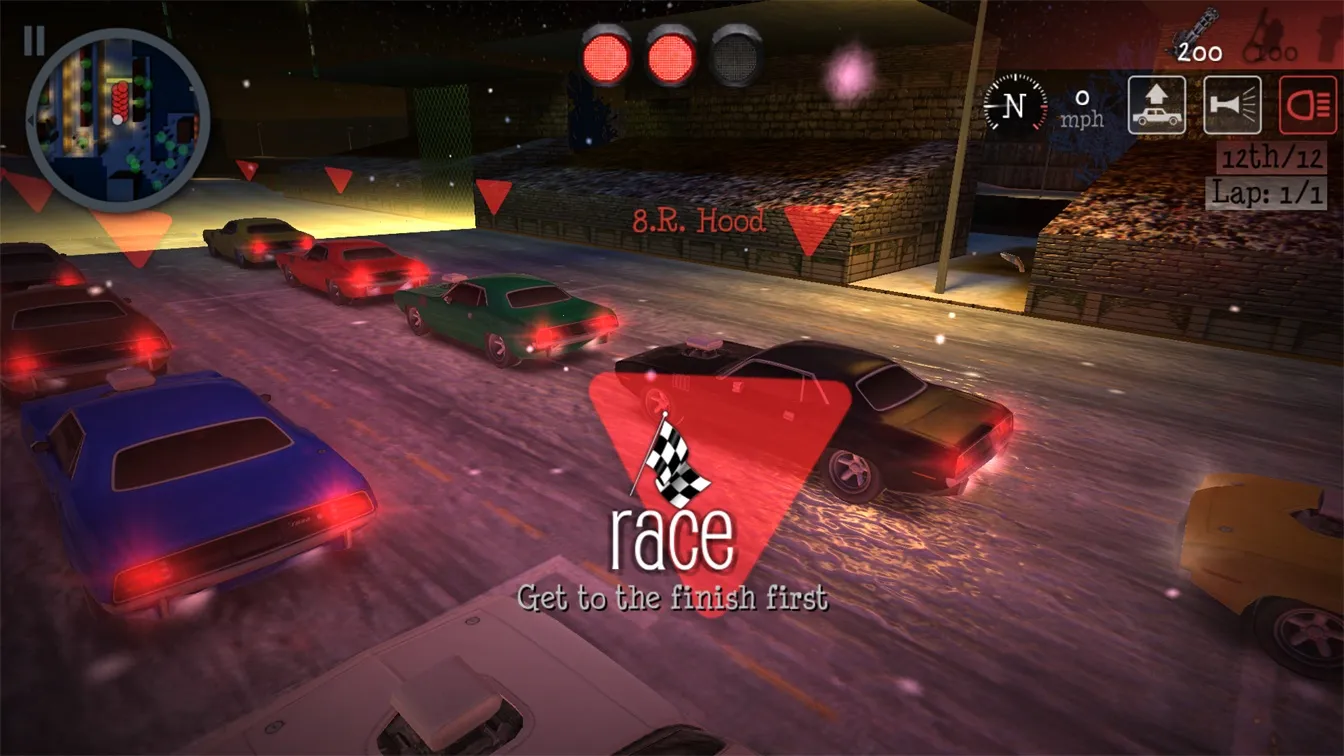Screen dimensions: 1344x756
Task: Open the circular minimap
Action: [118, 120]
